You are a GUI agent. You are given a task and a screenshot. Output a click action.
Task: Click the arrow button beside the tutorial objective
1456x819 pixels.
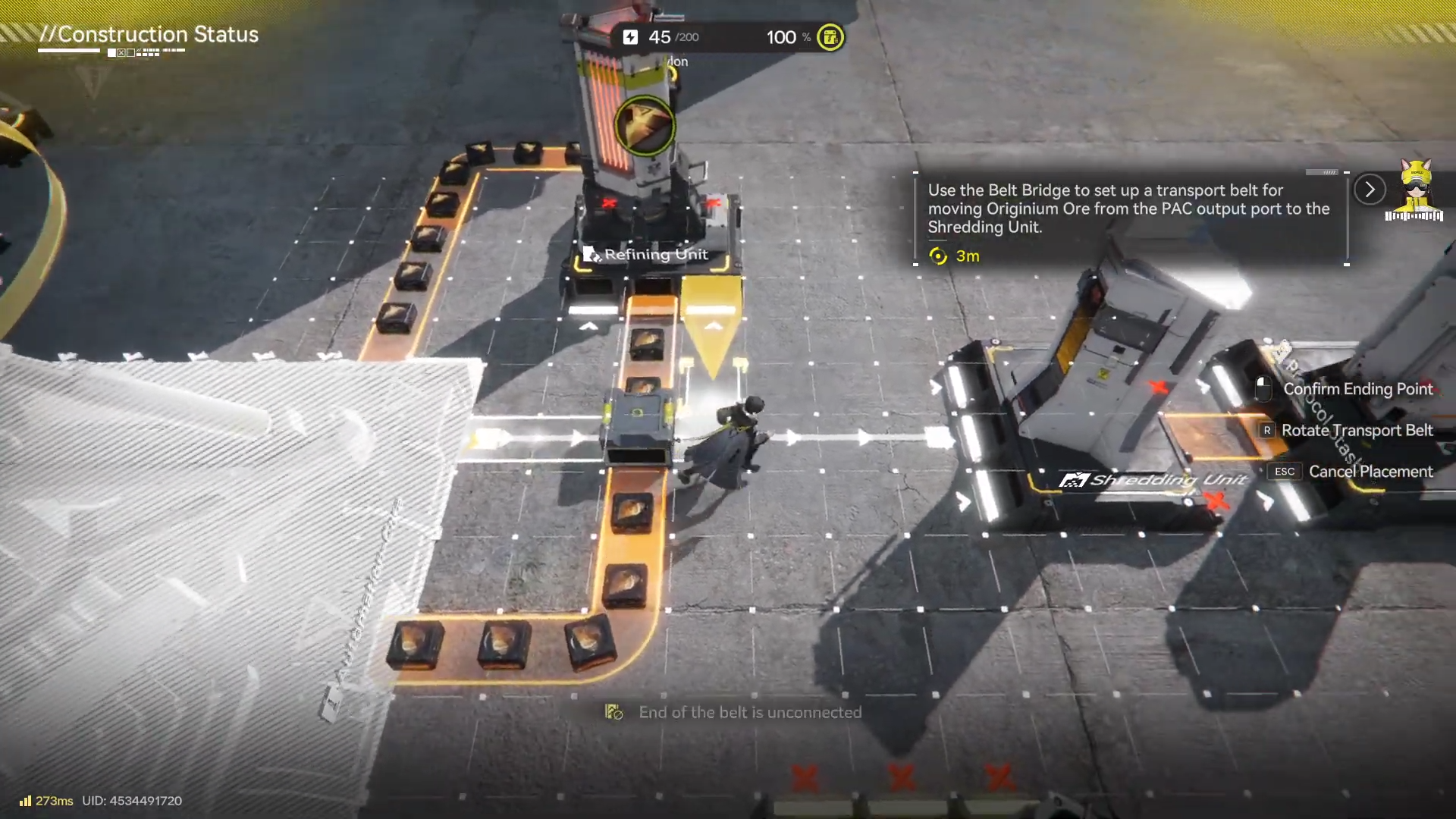1370,190
